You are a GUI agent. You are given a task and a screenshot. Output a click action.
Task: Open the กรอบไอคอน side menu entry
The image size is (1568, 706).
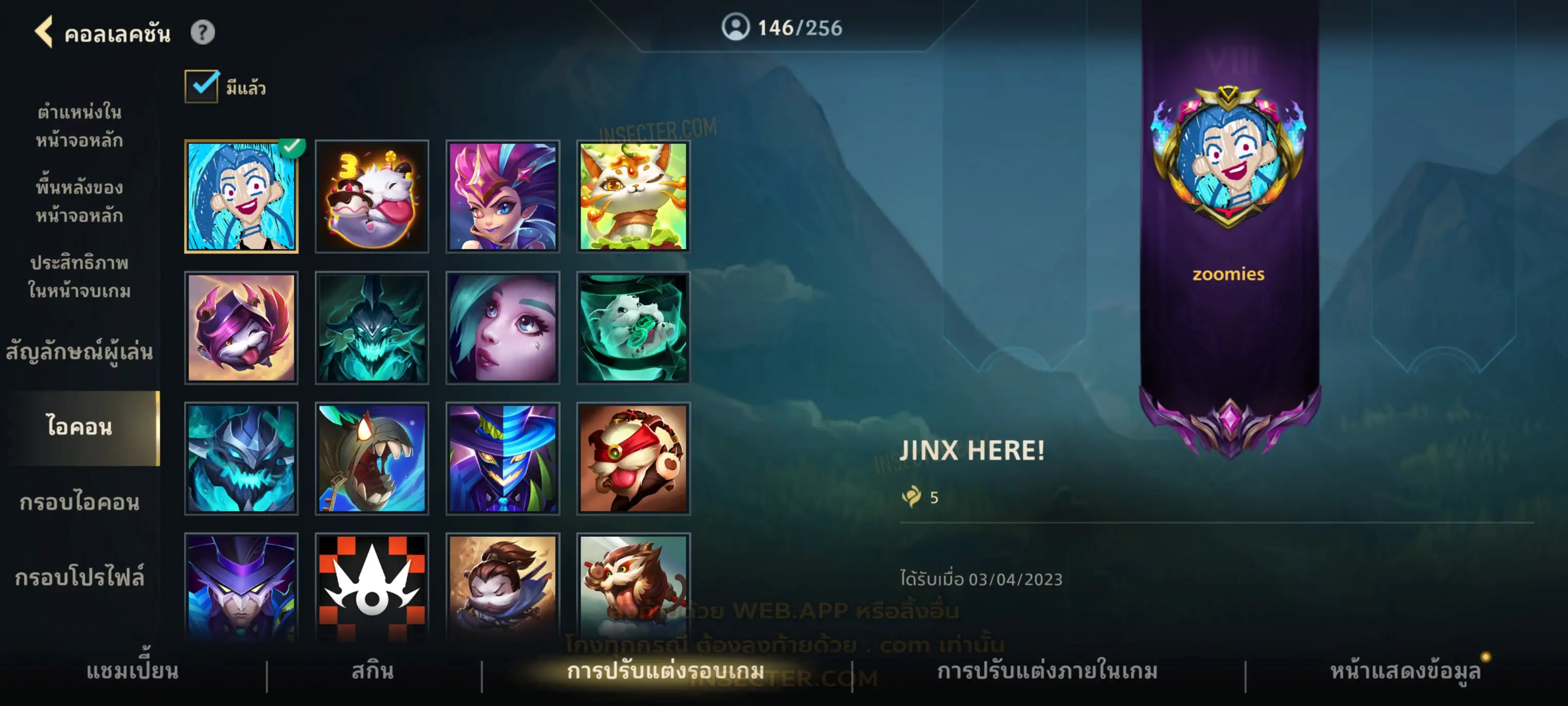click(x=79, y=502)
